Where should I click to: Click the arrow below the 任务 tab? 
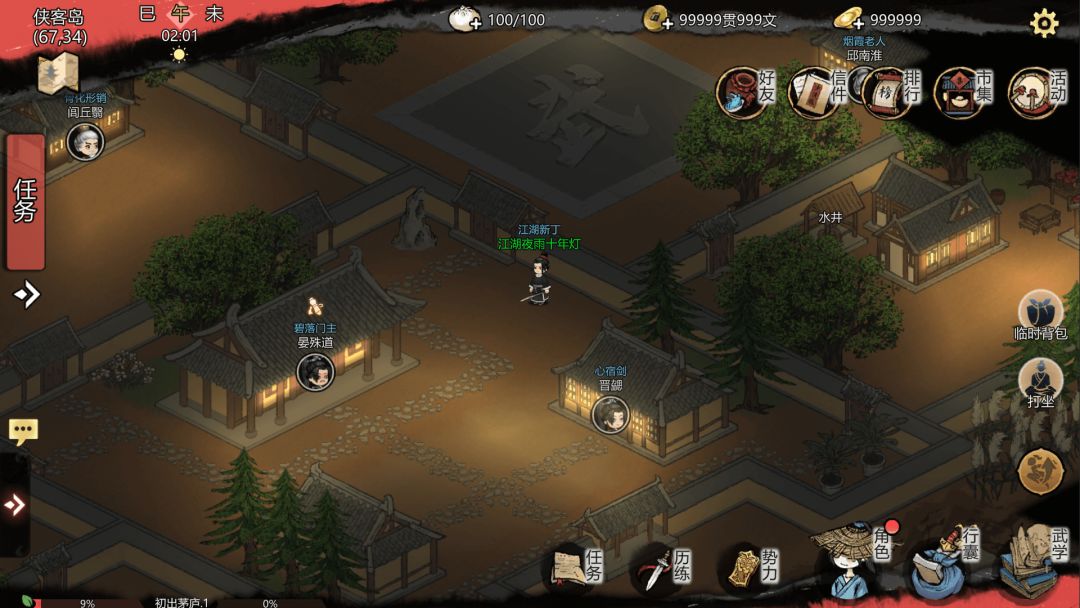coord(27,294)
